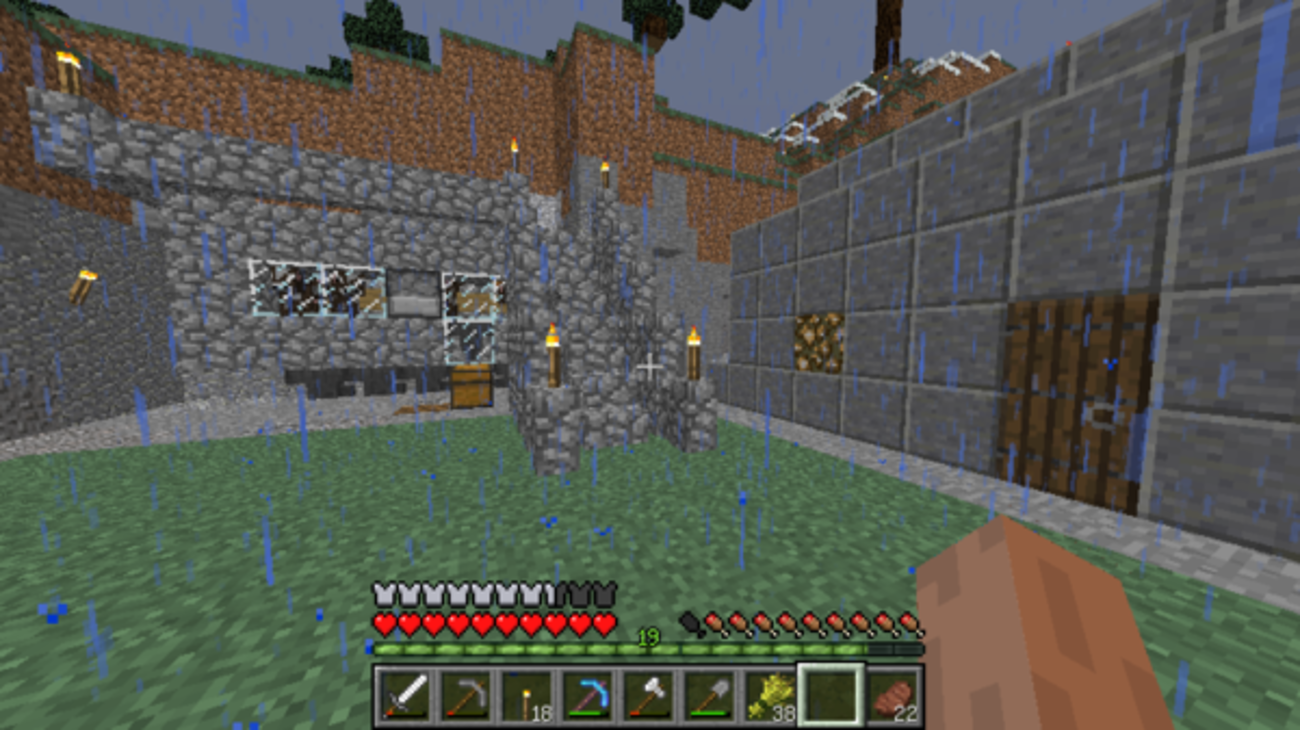
Task: Select the iron sword hotbar slot
Action: pos(404,695)
